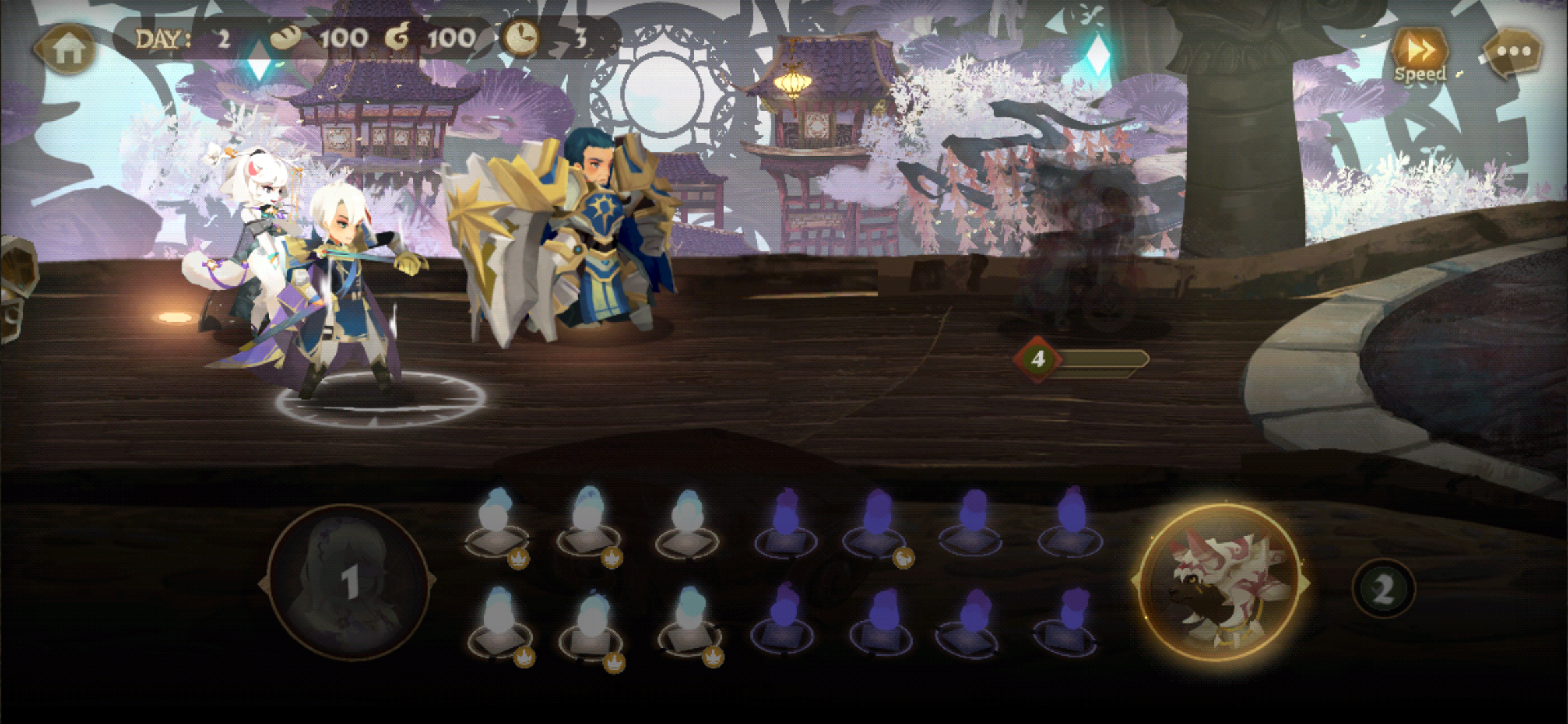Open the chat bubble menu
Image resolution: width=1568 pixels, height=724 pixels.
(1513, 52)
